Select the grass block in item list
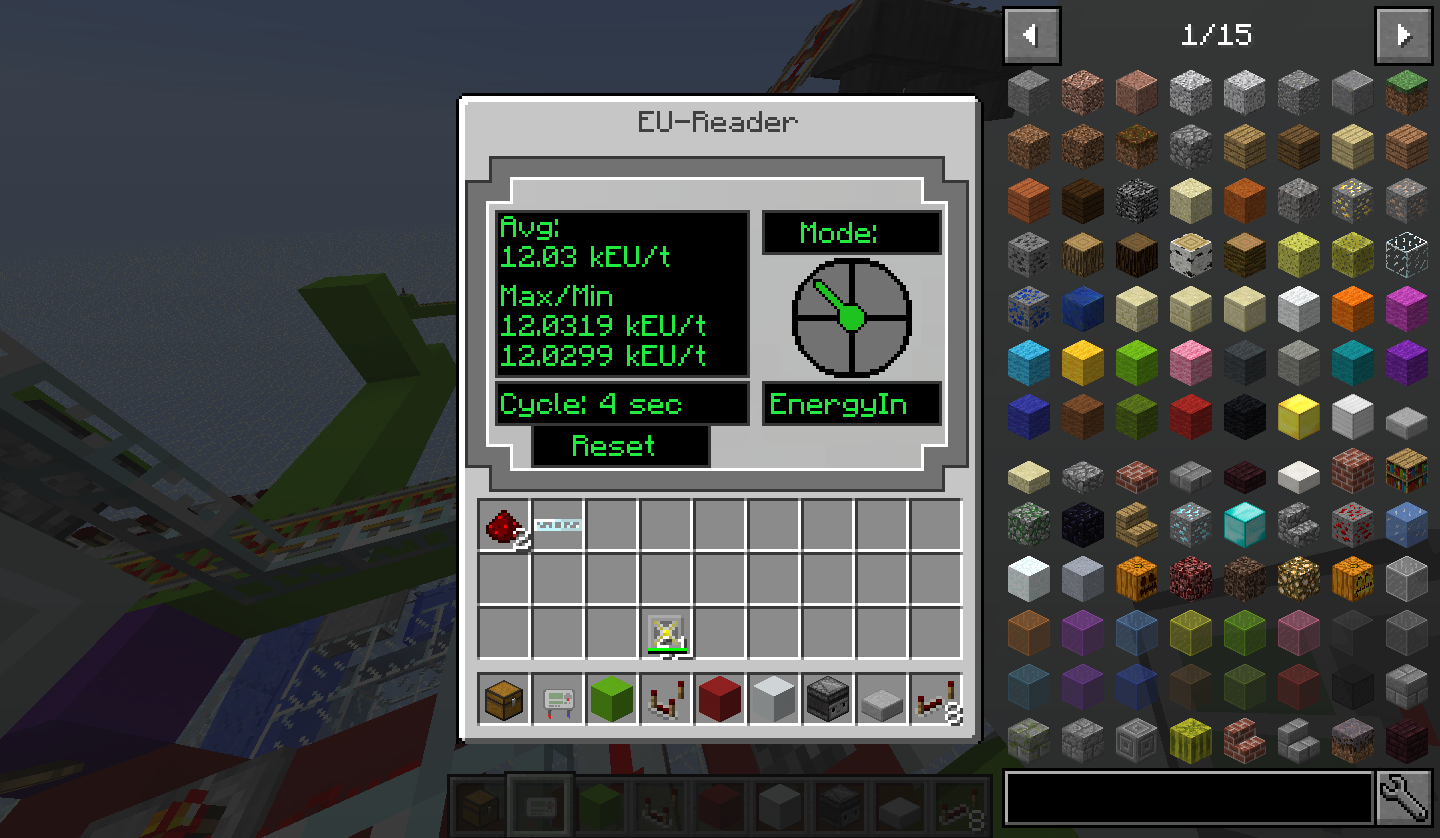Screen dimensions: 1440x838 click(x=1406, y=92)
